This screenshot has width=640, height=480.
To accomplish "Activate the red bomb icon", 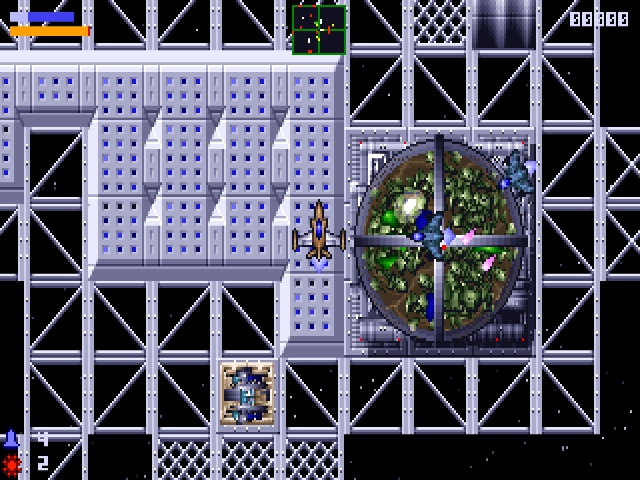I will pyautogui.click(x=12, y=463).
